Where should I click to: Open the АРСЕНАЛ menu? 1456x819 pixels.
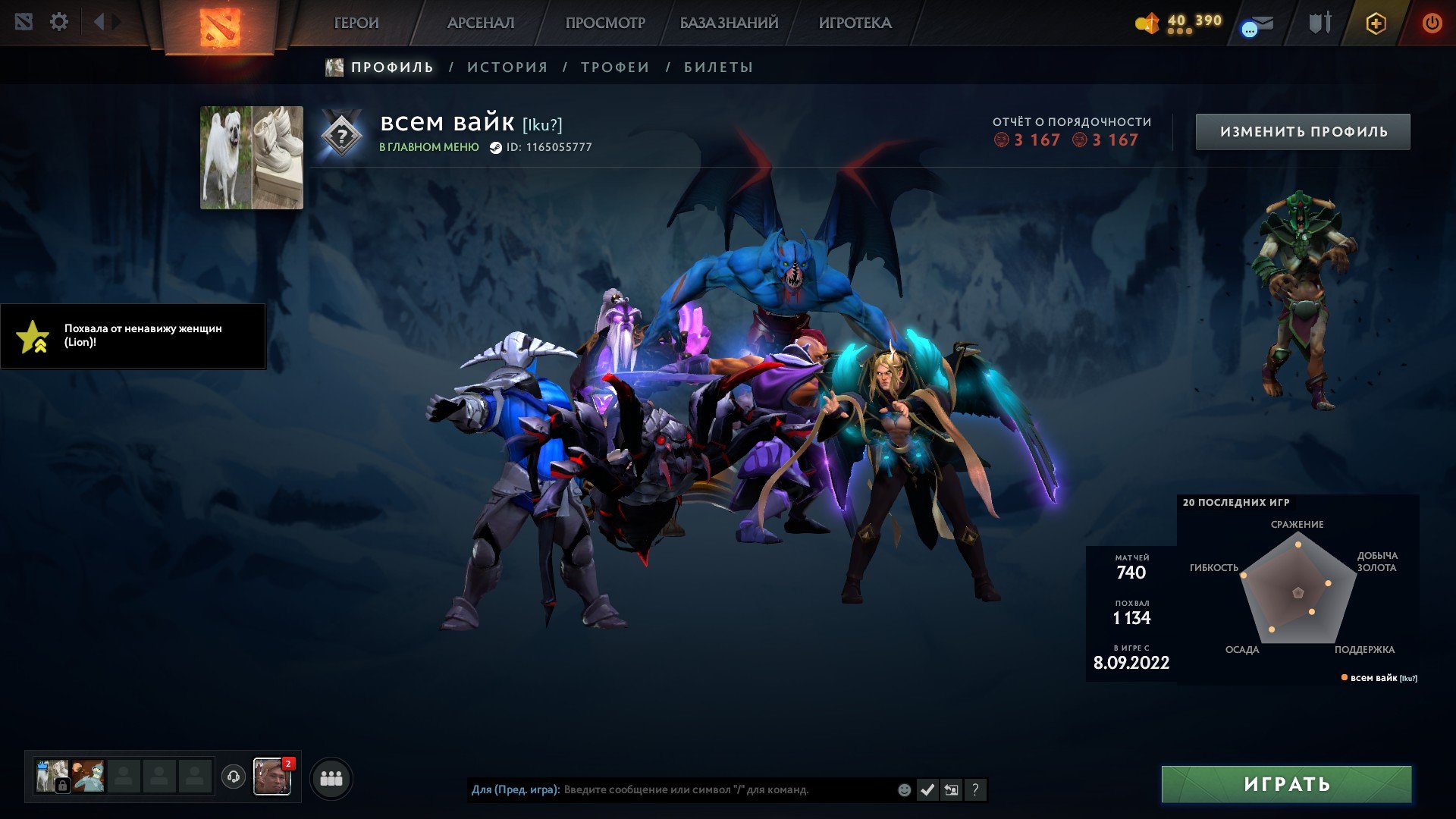point(481,23)
